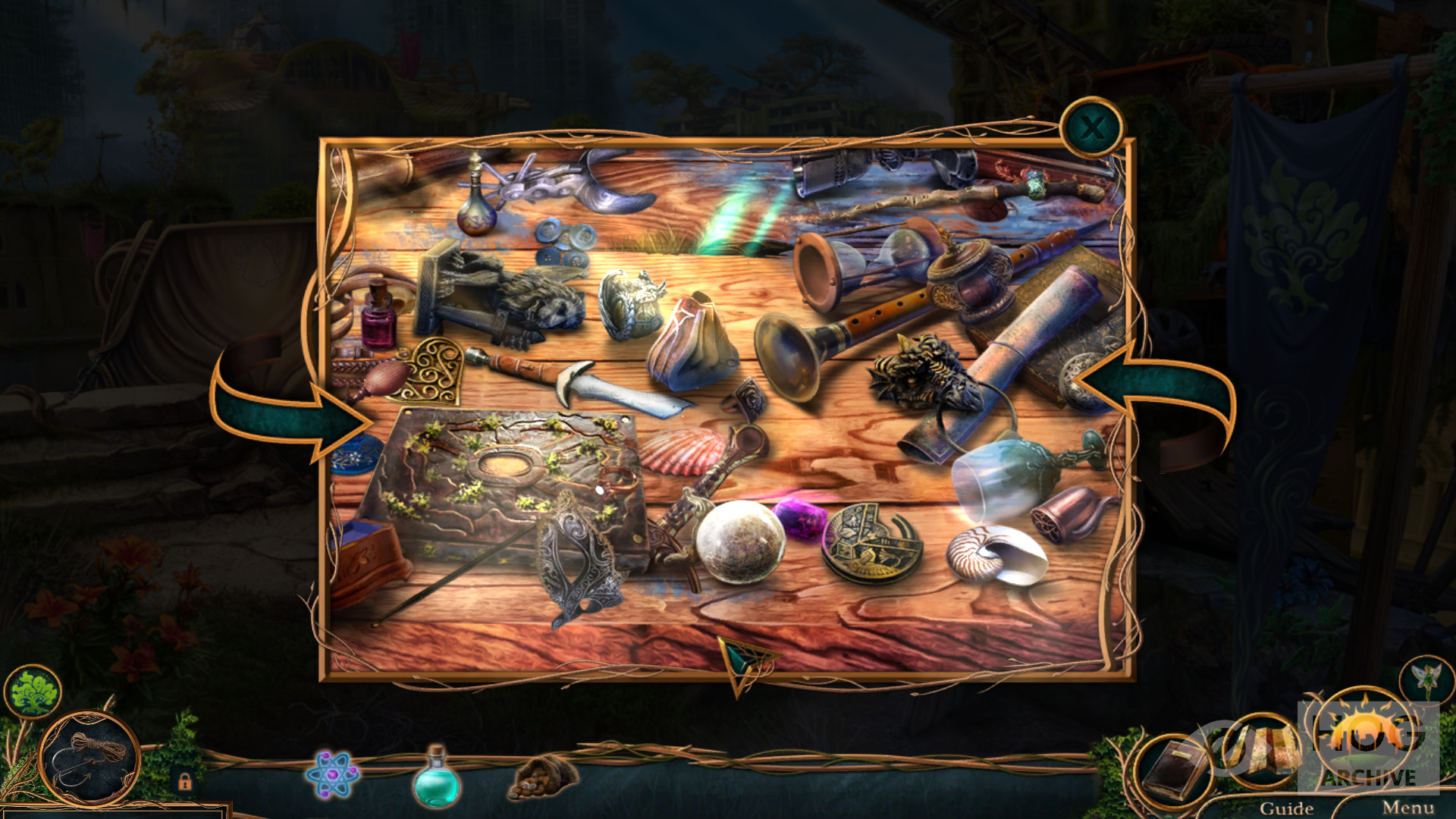The height and width of the screenshot is (819, 1456).
Task: Select the atom icon in the inventory
Action: click(331, 774)
